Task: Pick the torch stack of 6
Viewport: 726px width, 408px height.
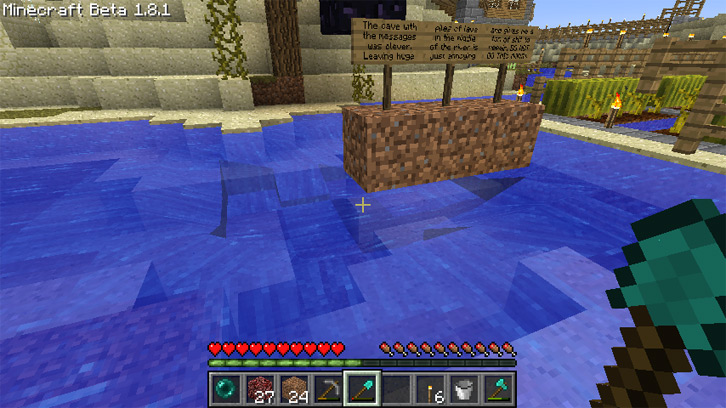Action: [x=431, y=388]
